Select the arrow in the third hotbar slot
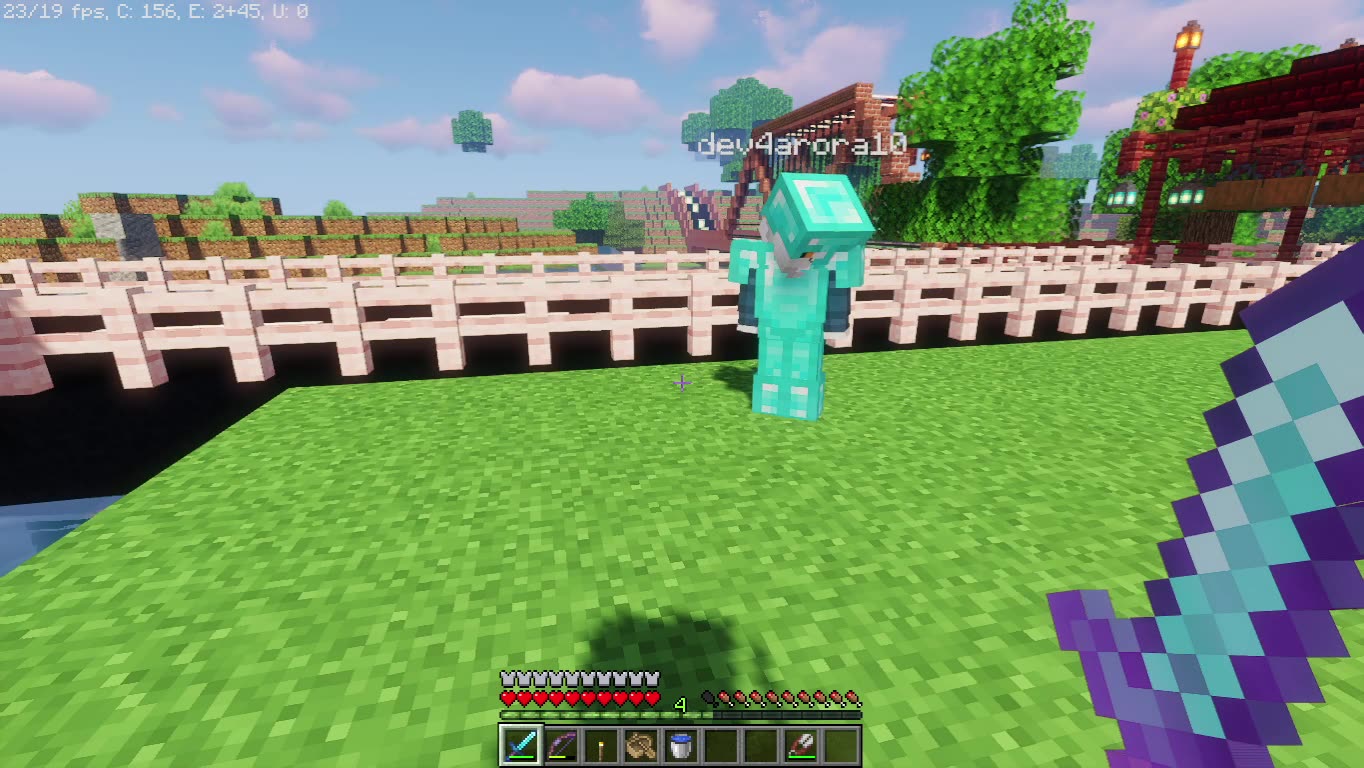This screenshot has width=1364, height=768. click(600, 744)
